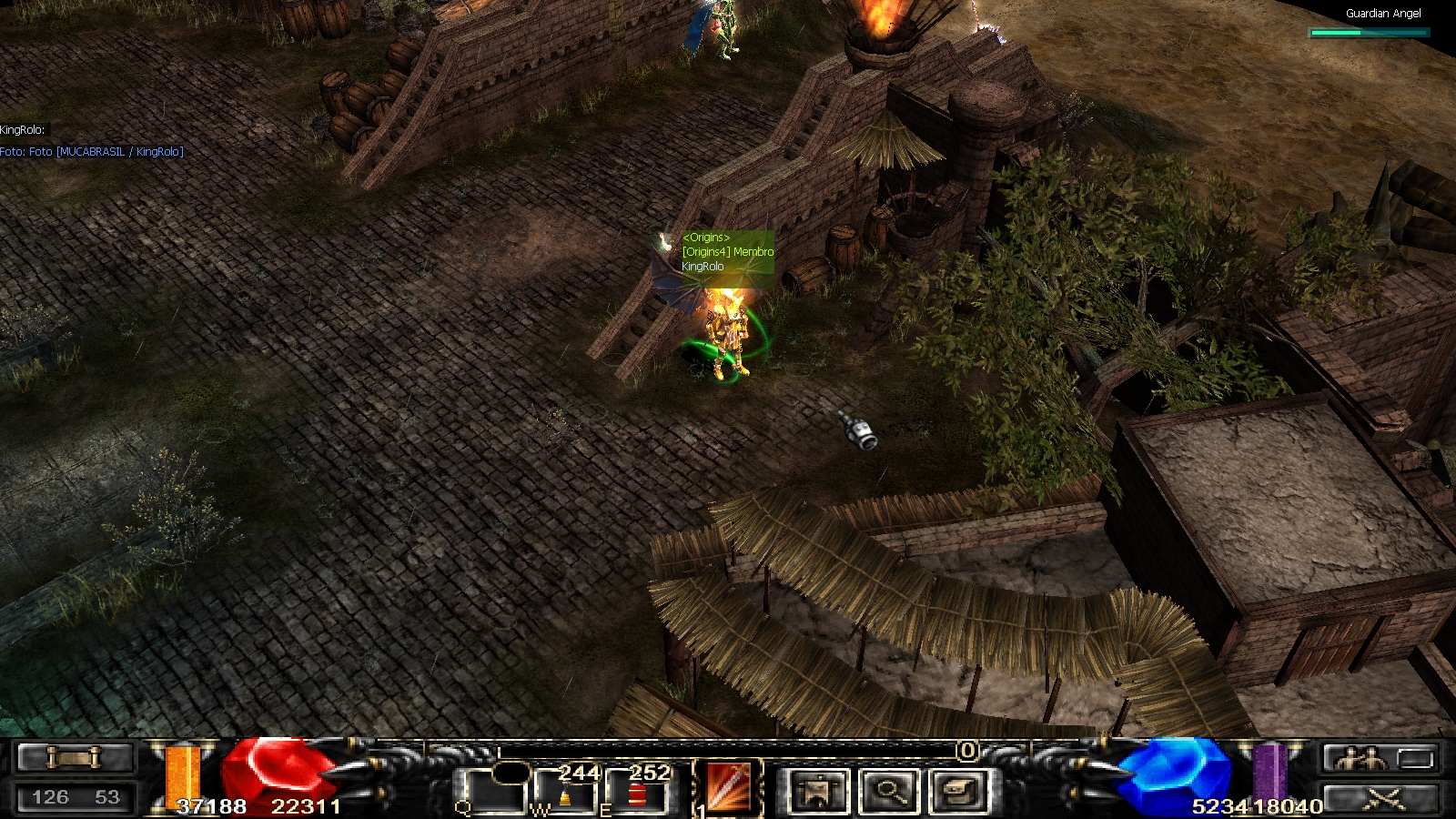Open the two-figures party button
Image resolution: width=1456 pixels, height=819 pixels.
point(1357,758)
